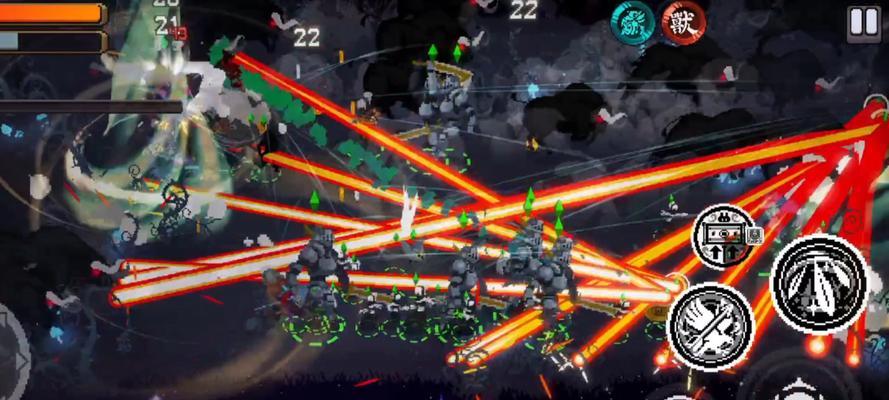Use the winged slash skill button
Viewport: 889px width, 400px height.
pos(710,326)
